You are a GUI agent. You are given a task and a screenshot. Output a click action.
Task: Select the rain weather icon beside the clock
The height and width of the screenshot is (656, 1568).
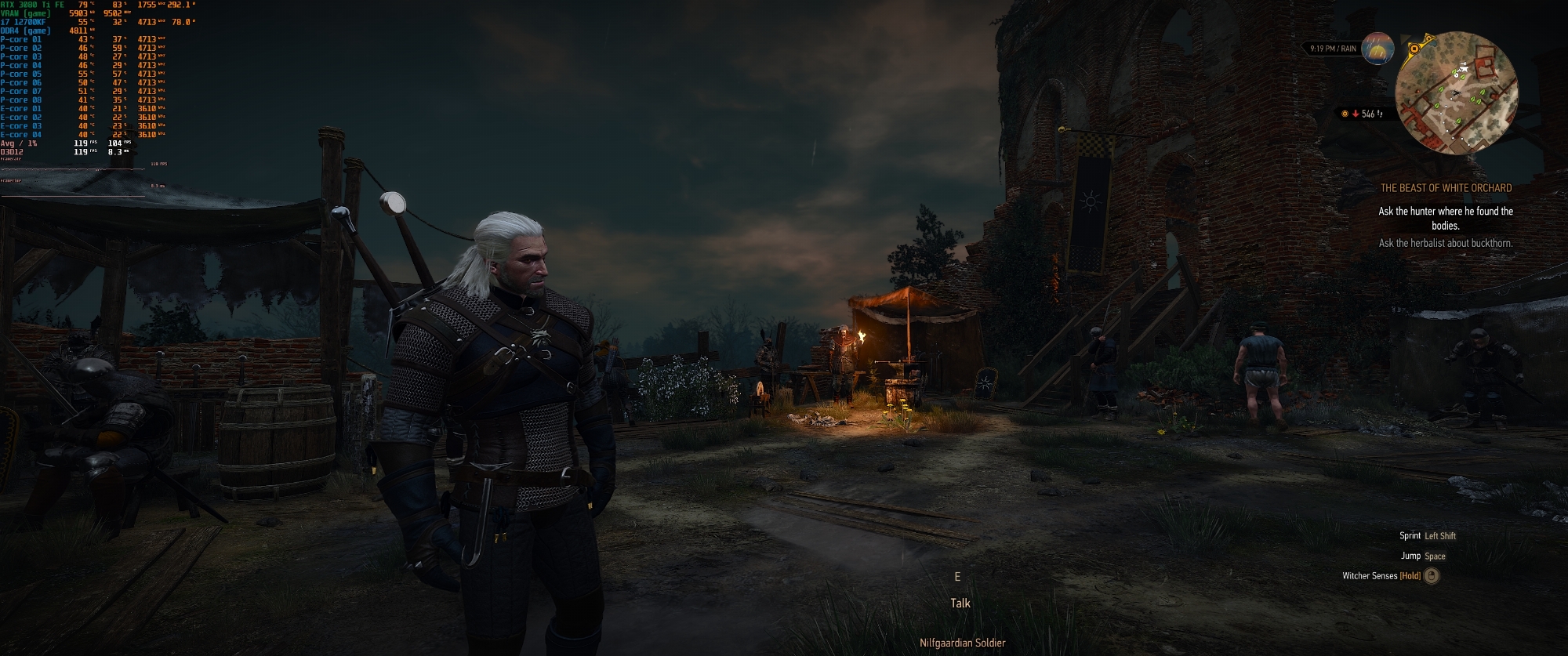[1377, 49]
